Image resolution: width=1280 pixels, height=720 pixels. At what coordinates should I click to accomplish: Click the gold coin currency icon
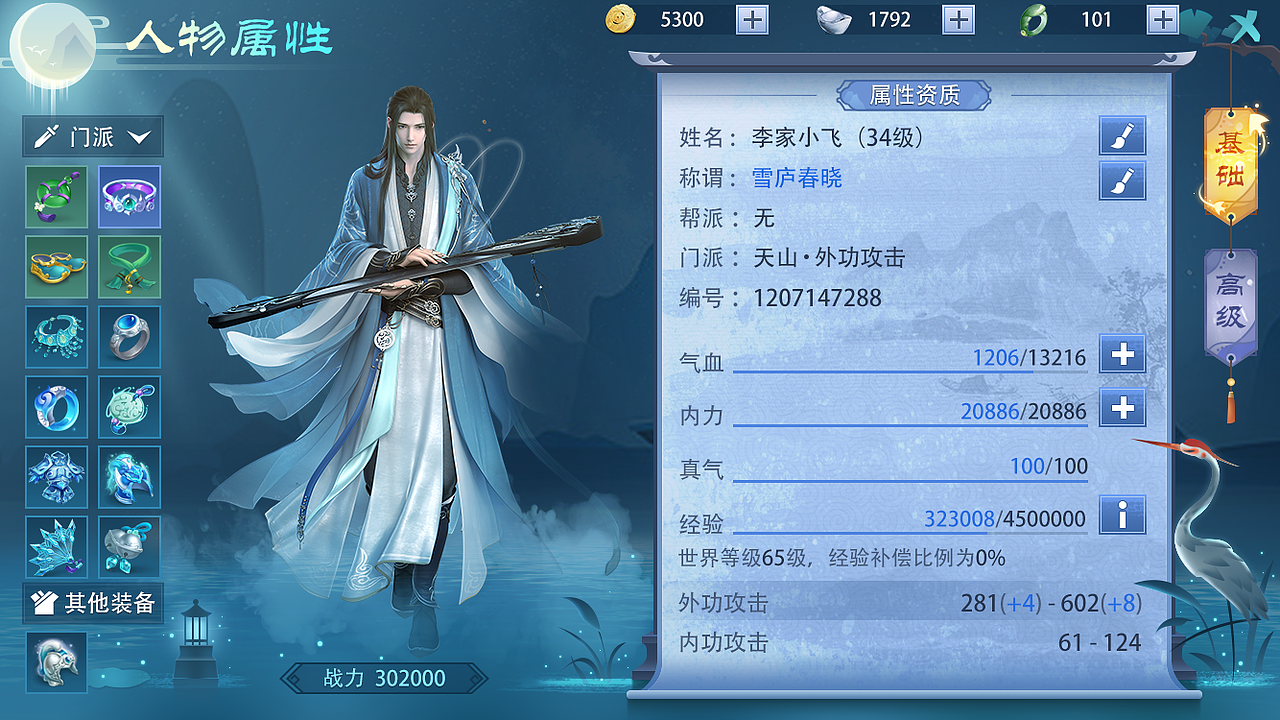click(x=621, y=19)
